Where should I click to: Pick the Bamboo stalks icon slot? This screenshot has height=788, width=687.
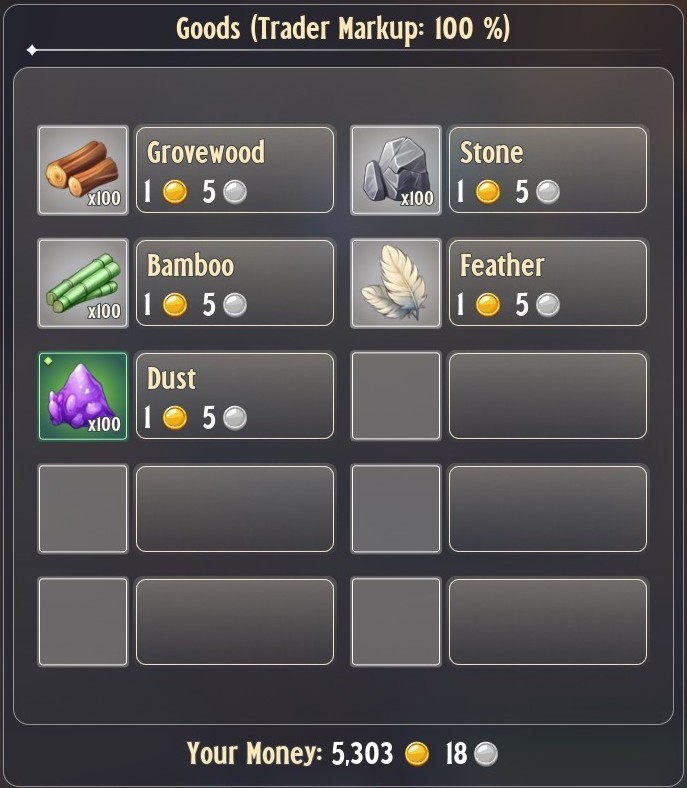pos(83,283)
